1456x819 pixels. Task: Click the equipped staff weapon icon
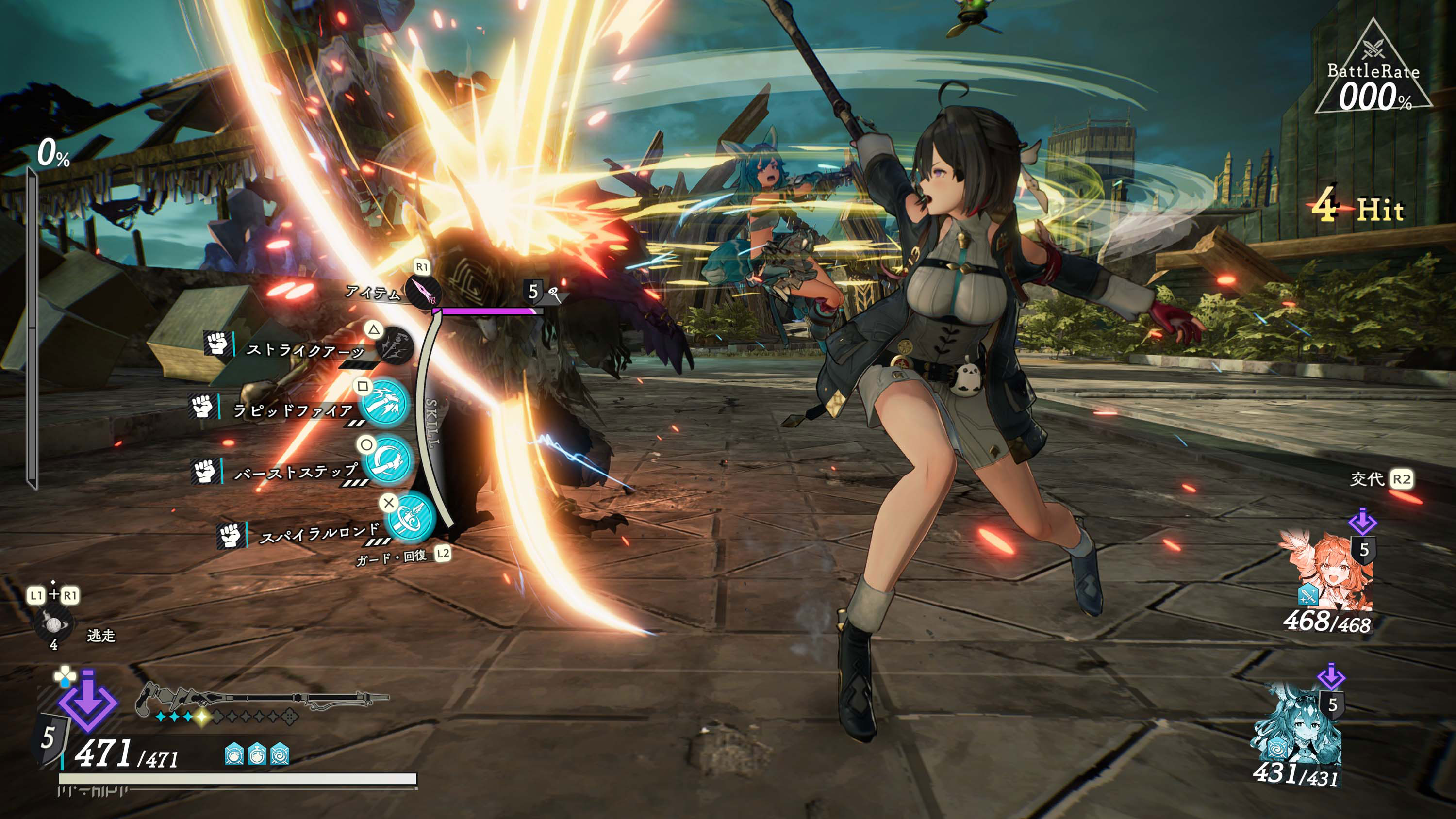coord(261,699)
